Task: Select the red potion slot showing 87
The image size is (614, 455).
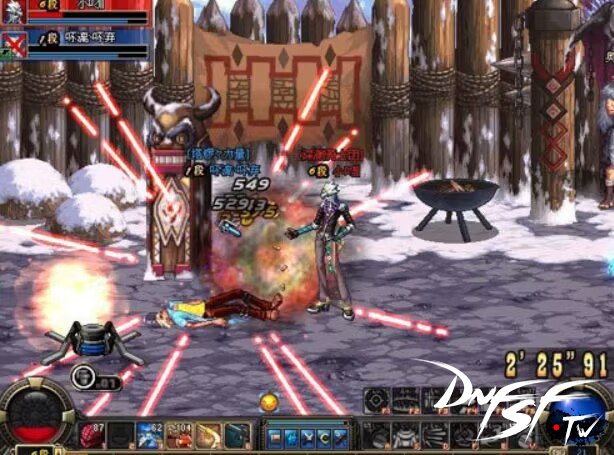Action: tap(93, 435)
